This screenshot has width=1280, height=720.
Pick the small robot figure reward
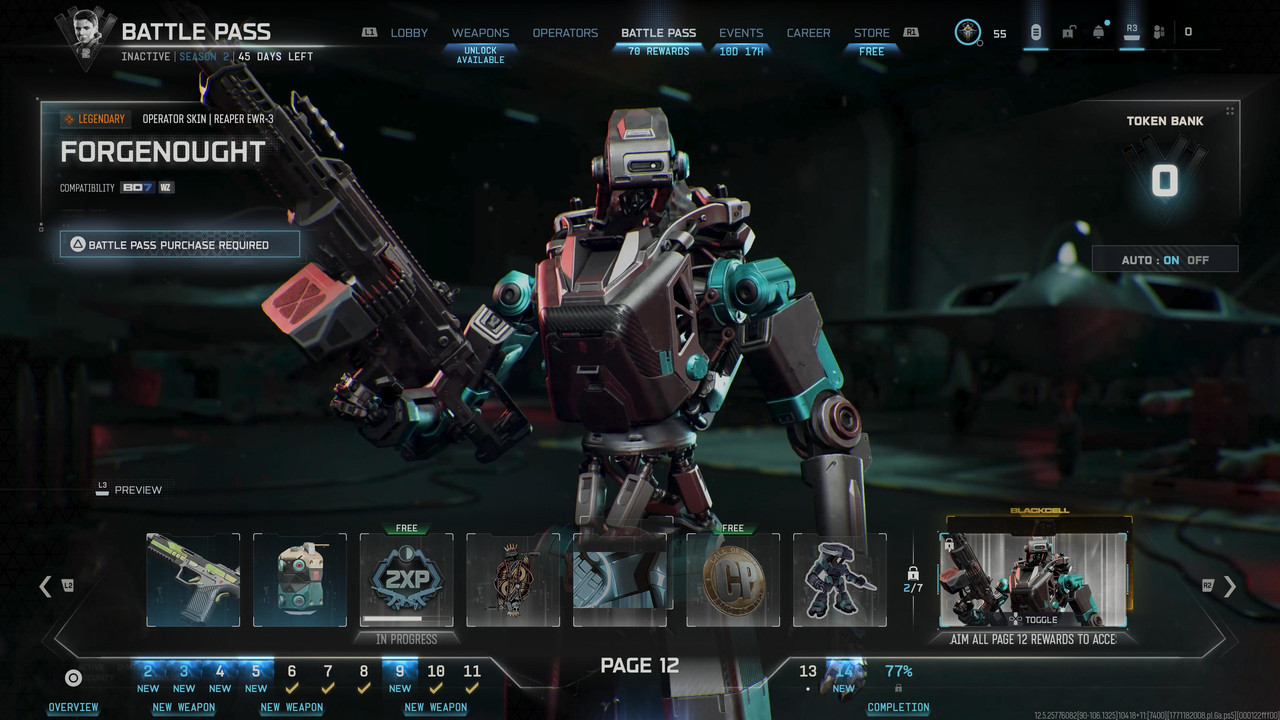(x=840, y=580)
